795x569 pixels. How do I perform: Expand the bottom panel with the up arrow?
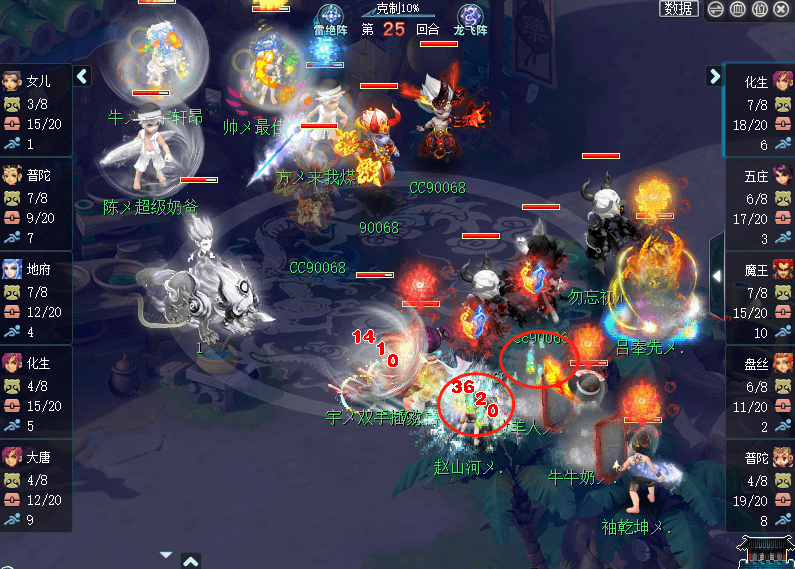pyautogui.click(x=192, y=560)
